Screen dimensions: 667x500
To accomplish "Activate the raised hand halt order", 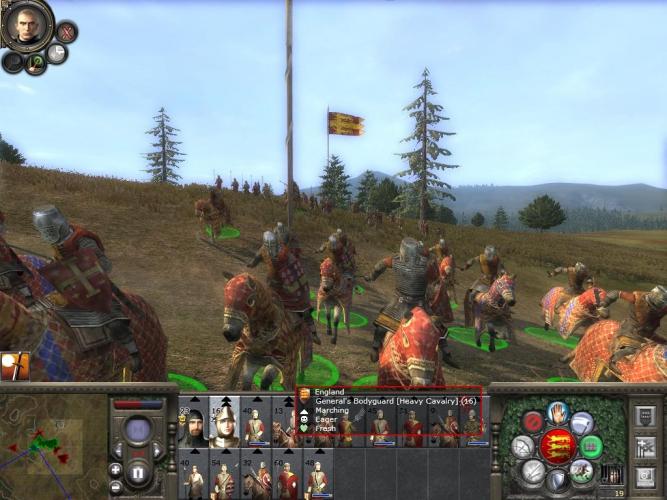I will [558, 412].
